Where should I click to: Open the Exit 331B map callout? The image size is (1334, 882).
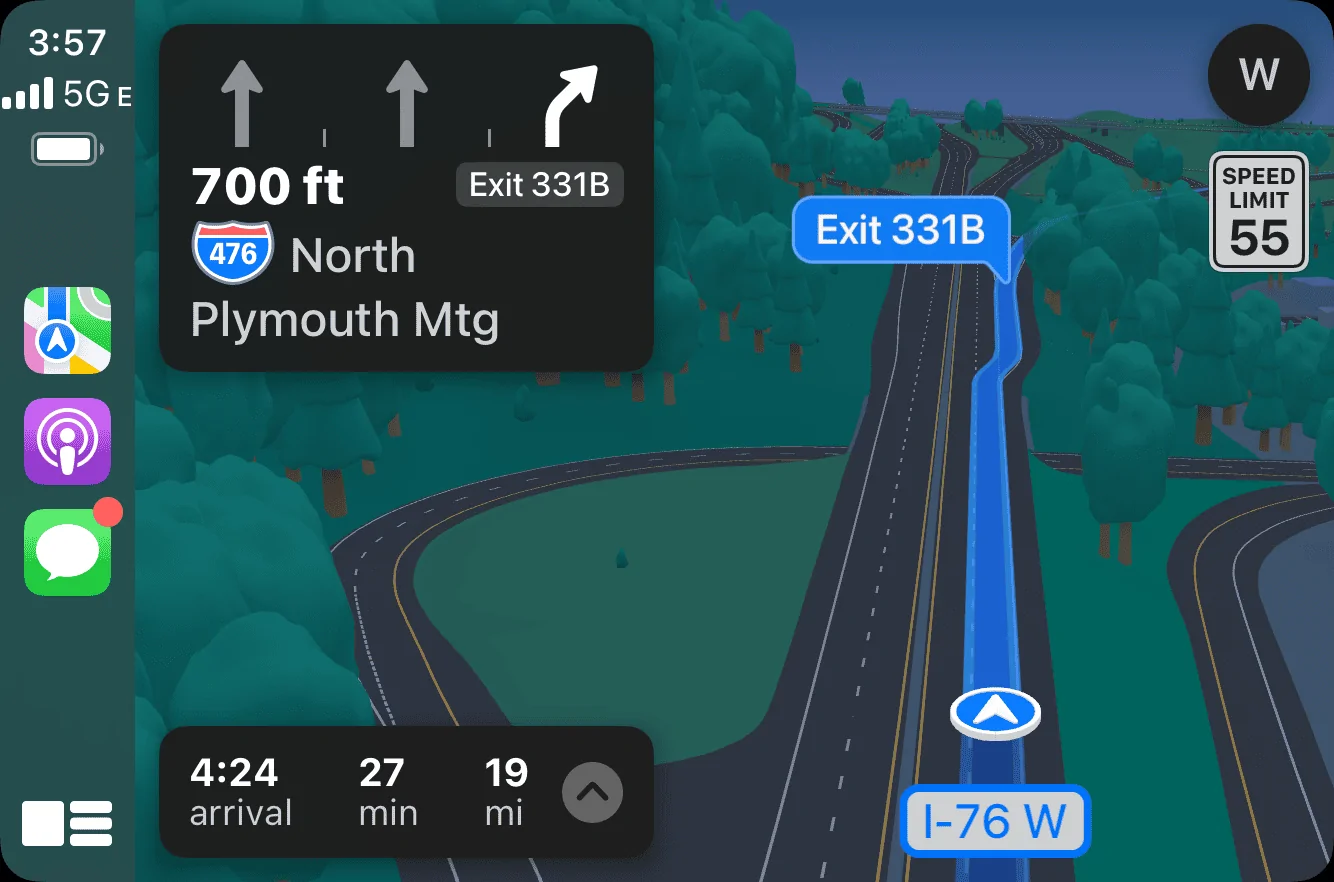pos(899,231)
